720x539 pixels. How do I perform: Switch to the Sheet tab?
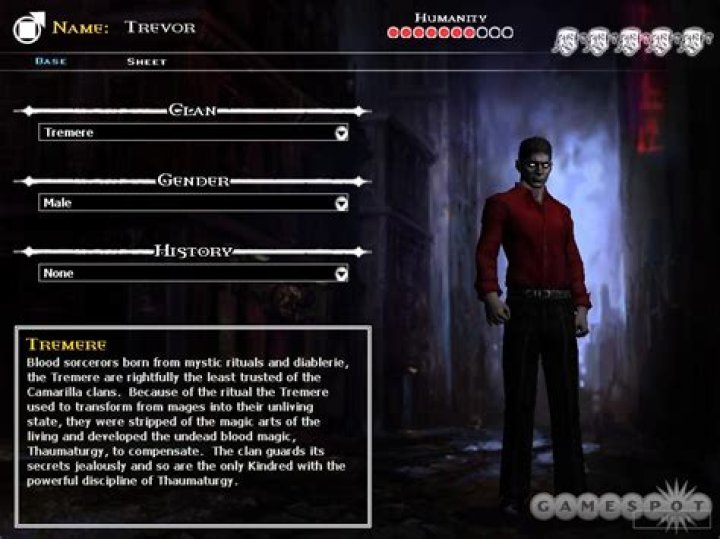pos(146,62)
